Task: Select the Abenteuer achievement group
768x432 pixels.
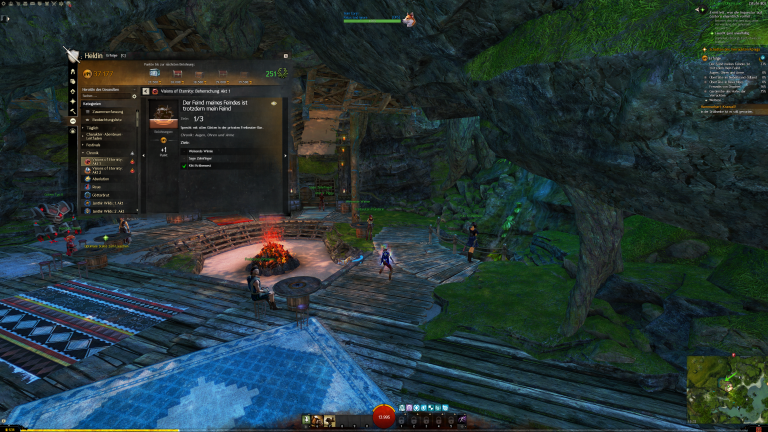Action: coord(99,178)
